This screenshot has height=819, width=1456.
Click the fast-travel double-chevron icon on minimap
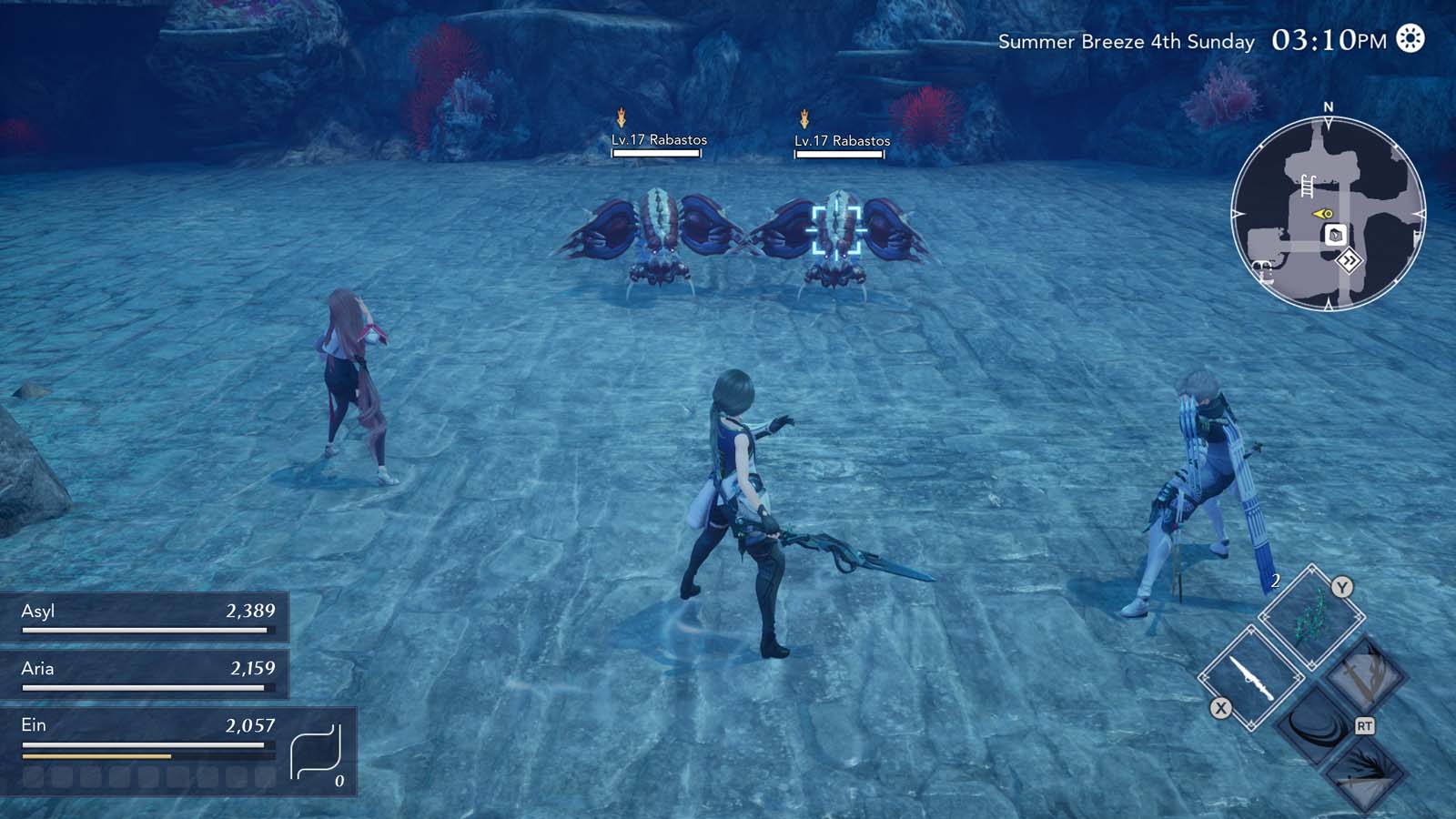click(1350, 259)
